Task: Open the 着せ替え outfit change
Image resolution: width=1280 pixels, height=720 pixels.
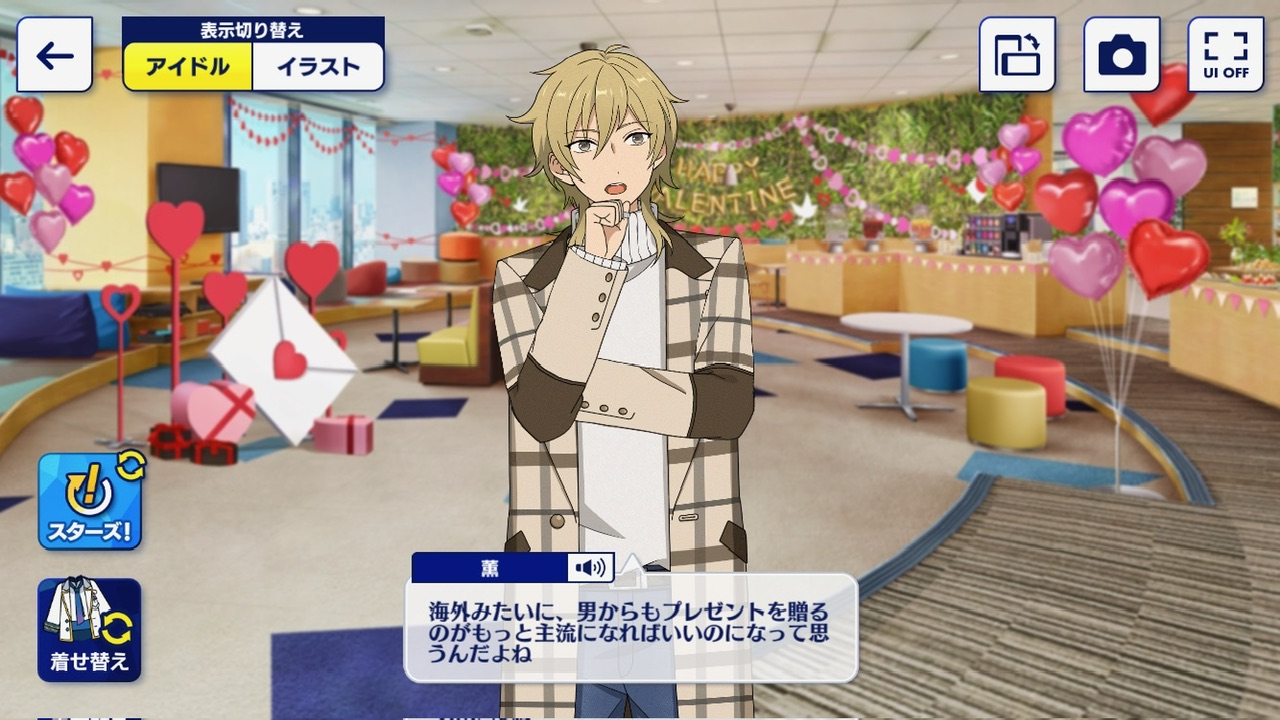Action: coord(90,630)
